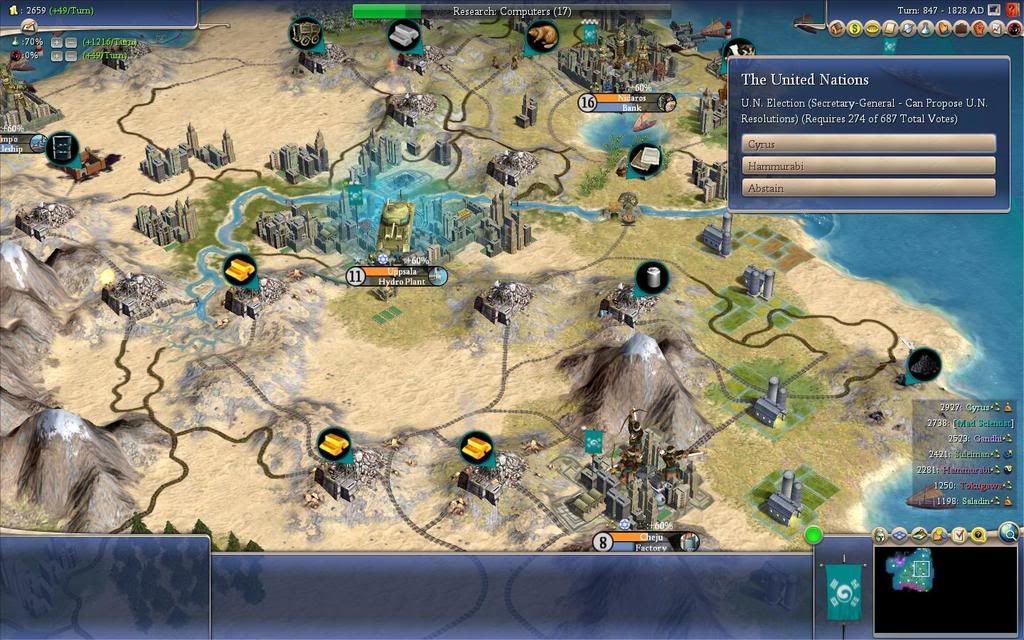Choose Abstain in the U.N. election

click(x=868, y=187)
